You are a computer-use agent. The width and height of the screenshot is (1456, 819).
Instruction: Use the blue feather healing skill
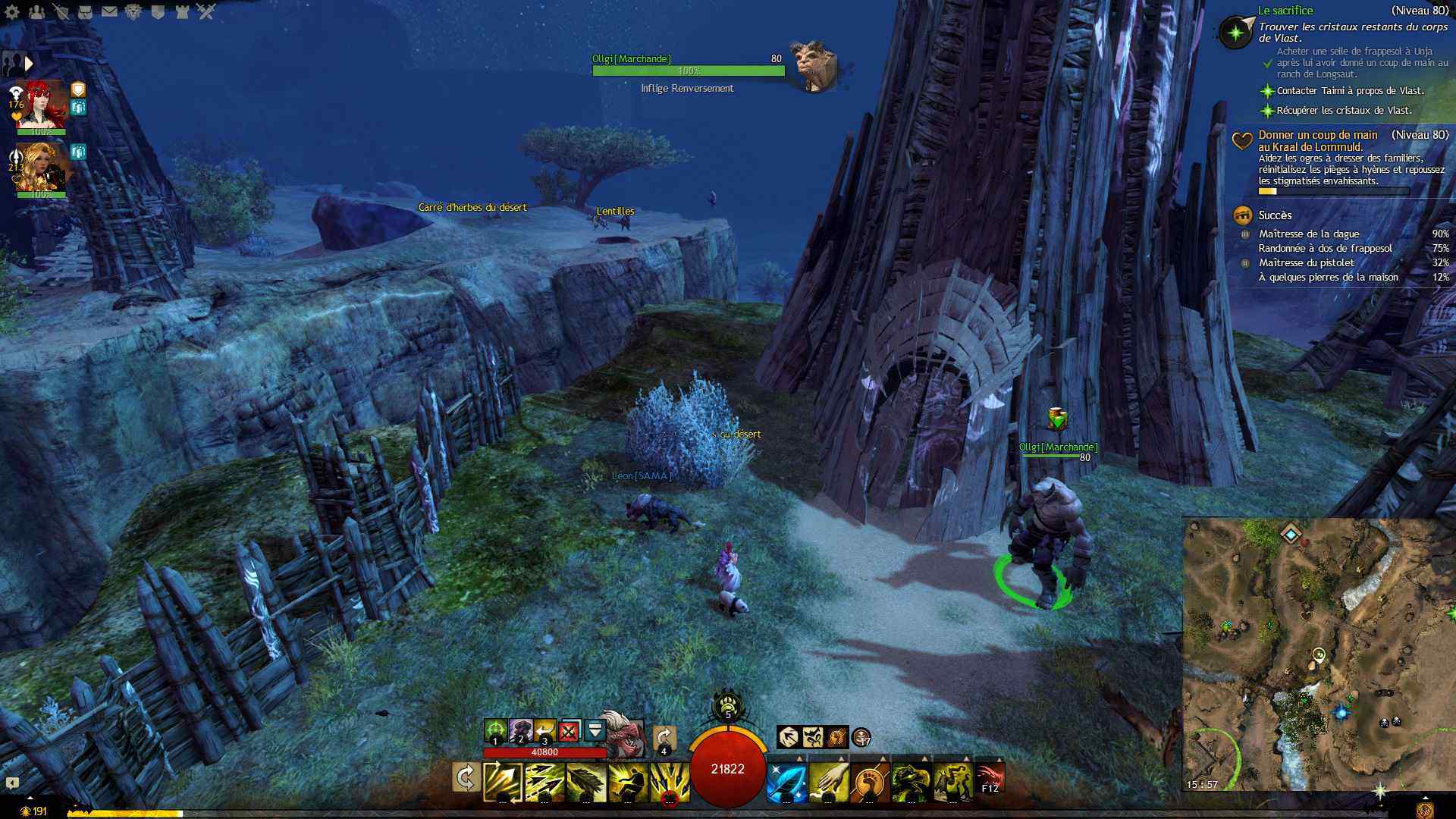coord(786,783)
